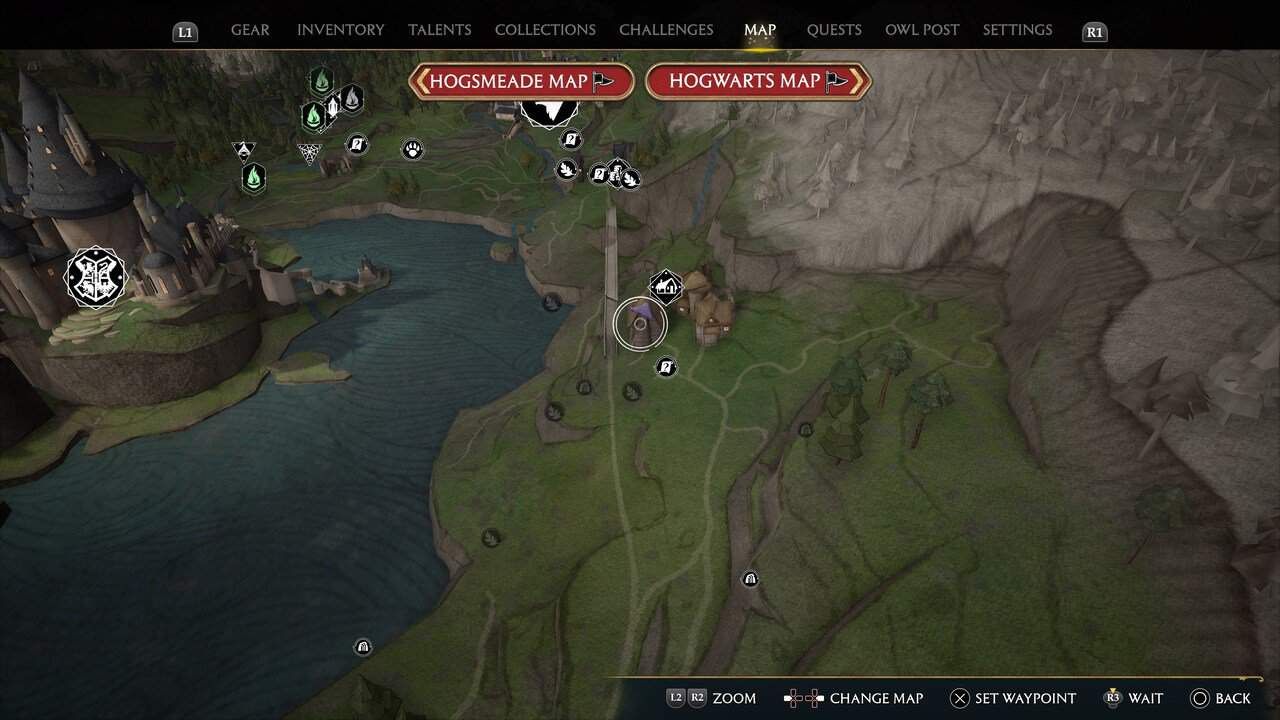Go to the Collections tab
The height and width of the screenshot is (720, 1280).
tap(545, 30)
